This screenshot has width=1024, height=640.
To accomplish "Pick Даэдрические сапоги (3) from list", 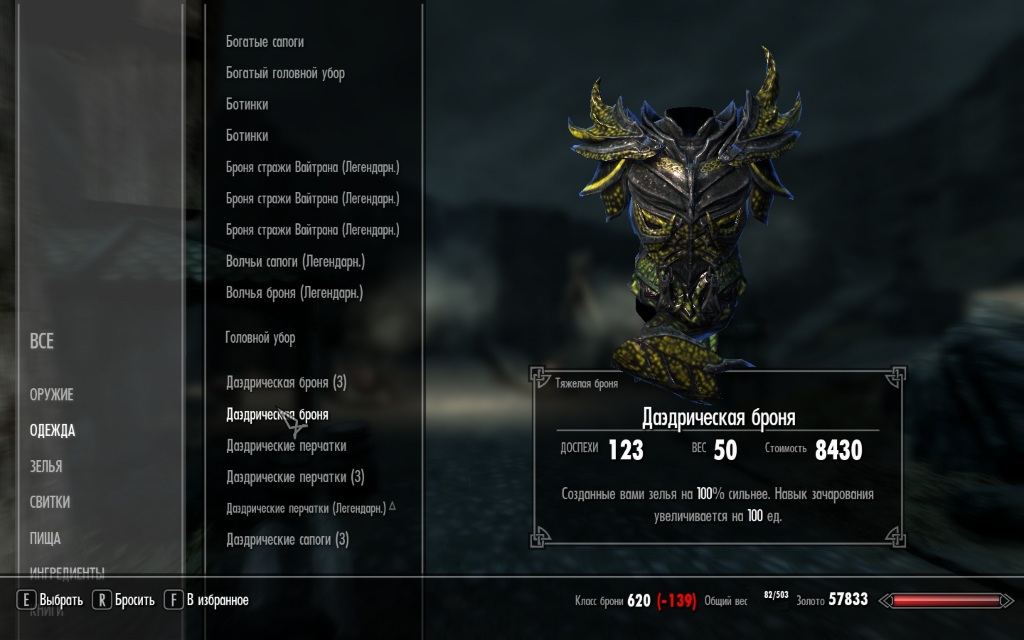I will coord(287,540).
